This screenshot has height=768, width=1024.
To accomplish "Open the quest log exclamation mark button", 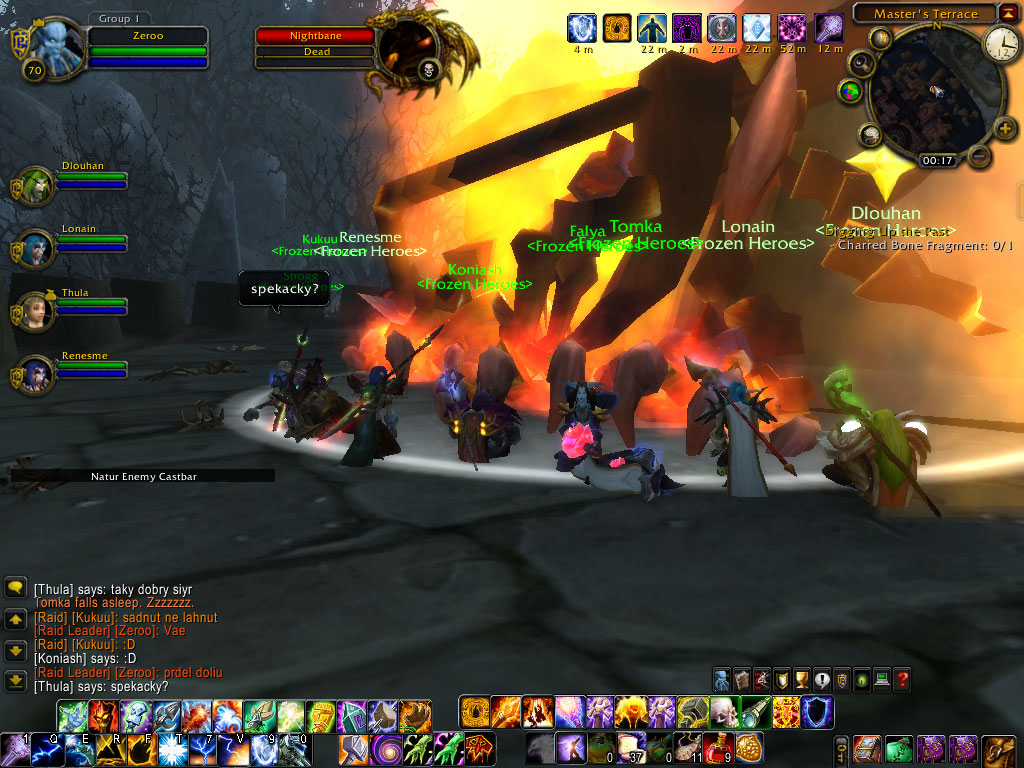I will (822, 680).
